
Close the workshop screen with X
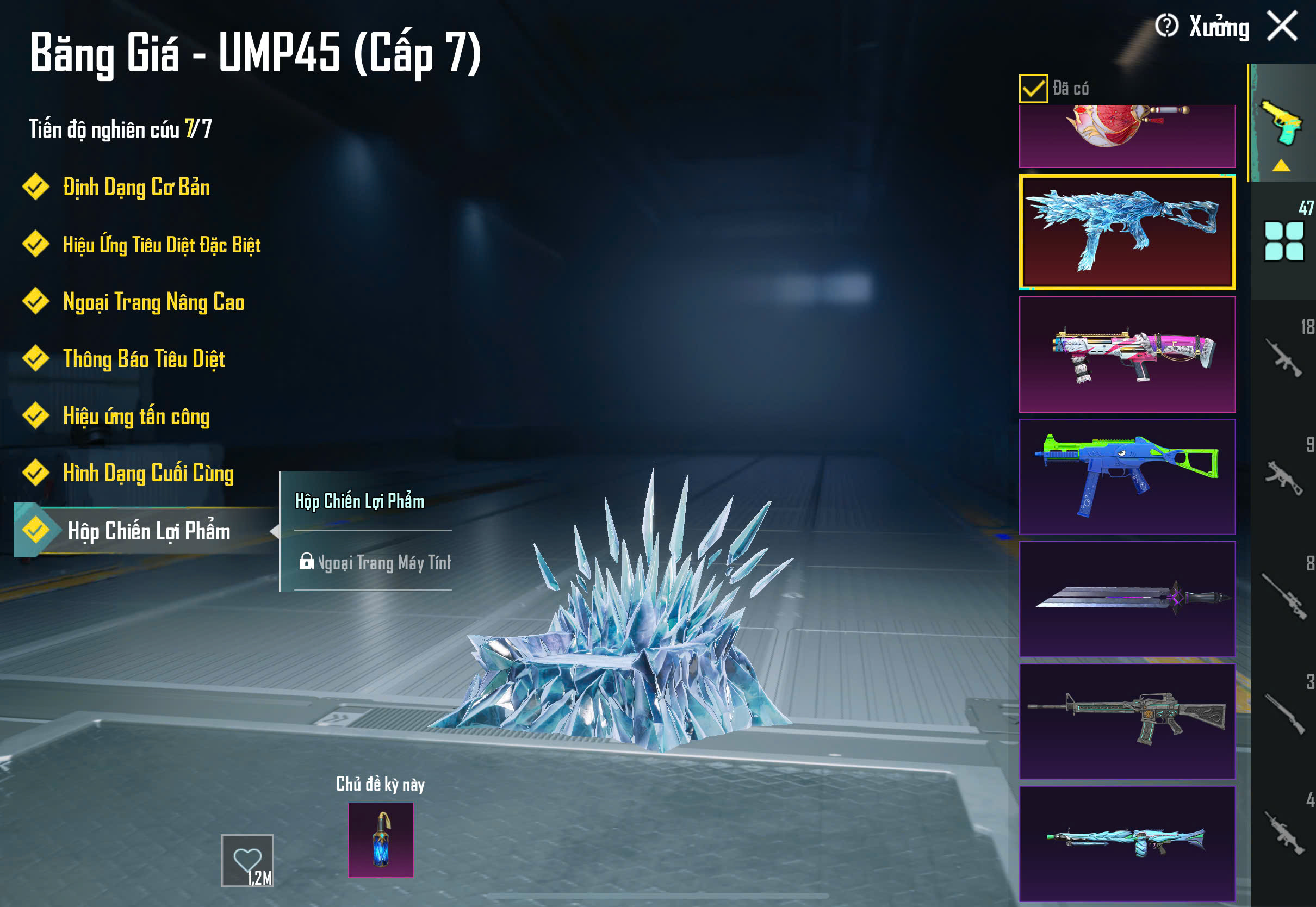(1282, 26)
